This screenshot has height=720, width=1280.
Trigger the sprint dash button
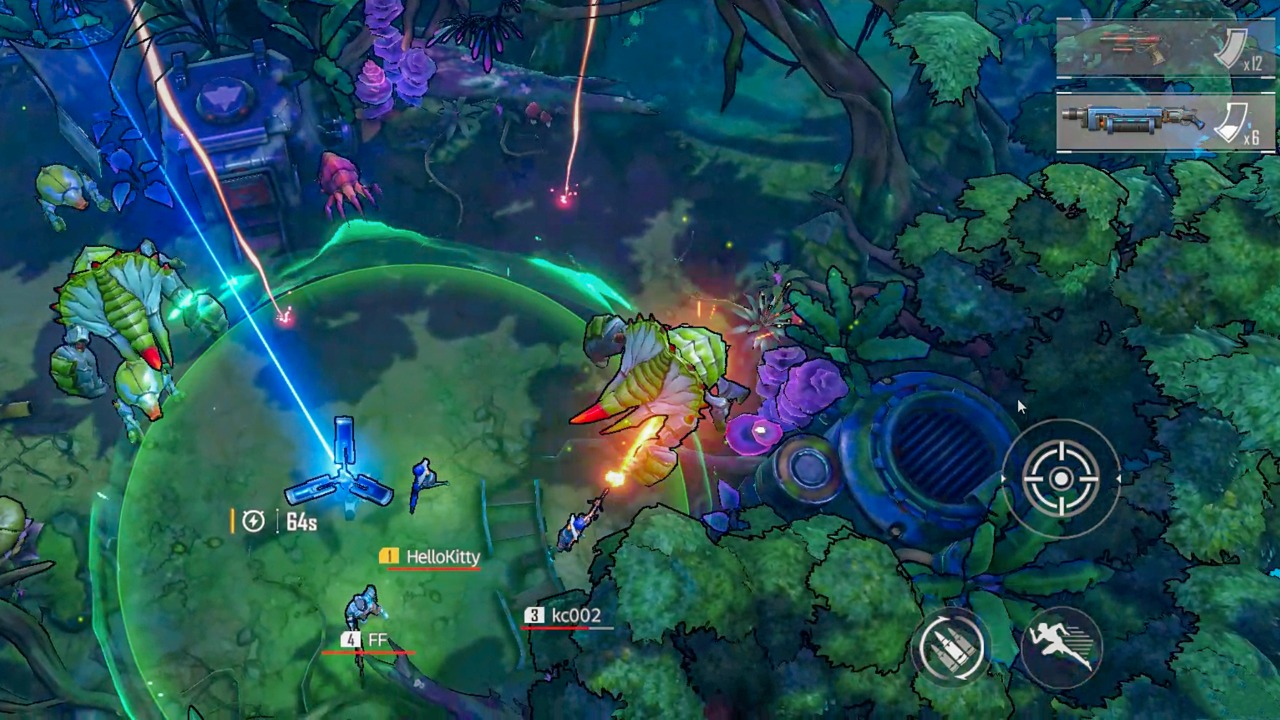[1062, 647]
